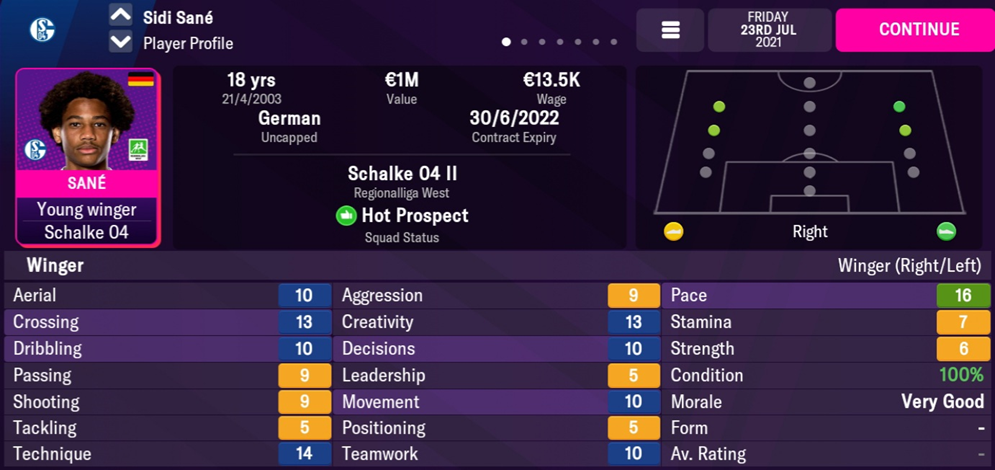Go to next player with down arrow
The image size is (995, 470).
(x=120, y=43)
